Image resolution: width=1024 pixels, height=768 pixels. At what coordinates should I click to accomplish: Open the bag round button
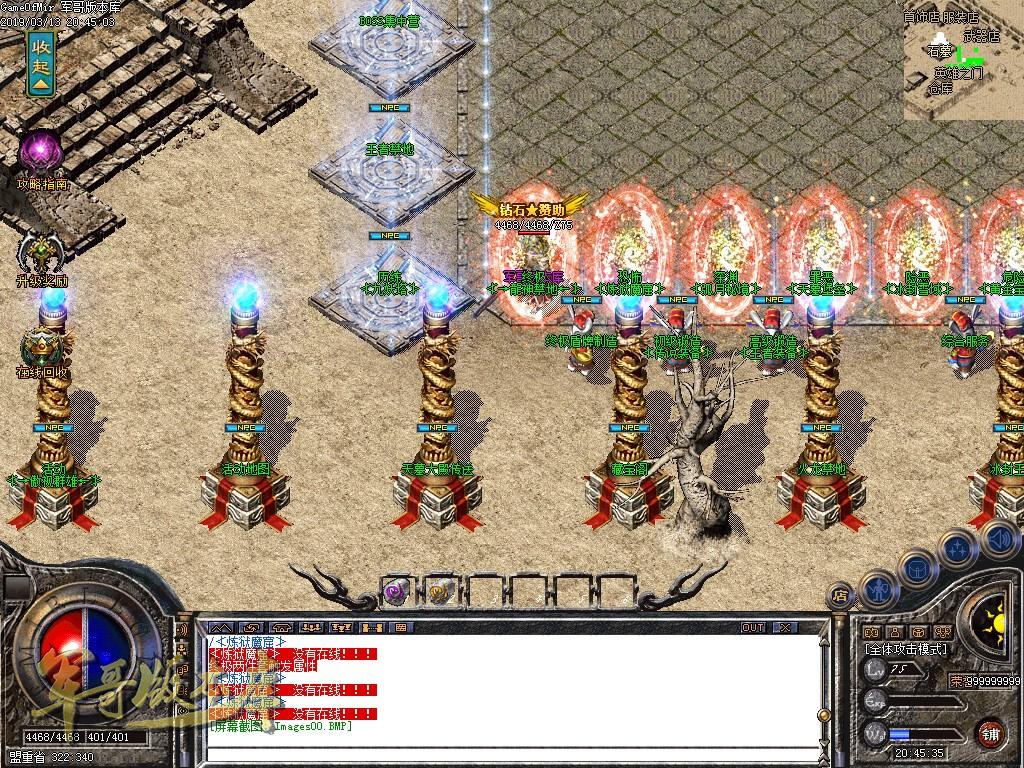tap(918, 565)
